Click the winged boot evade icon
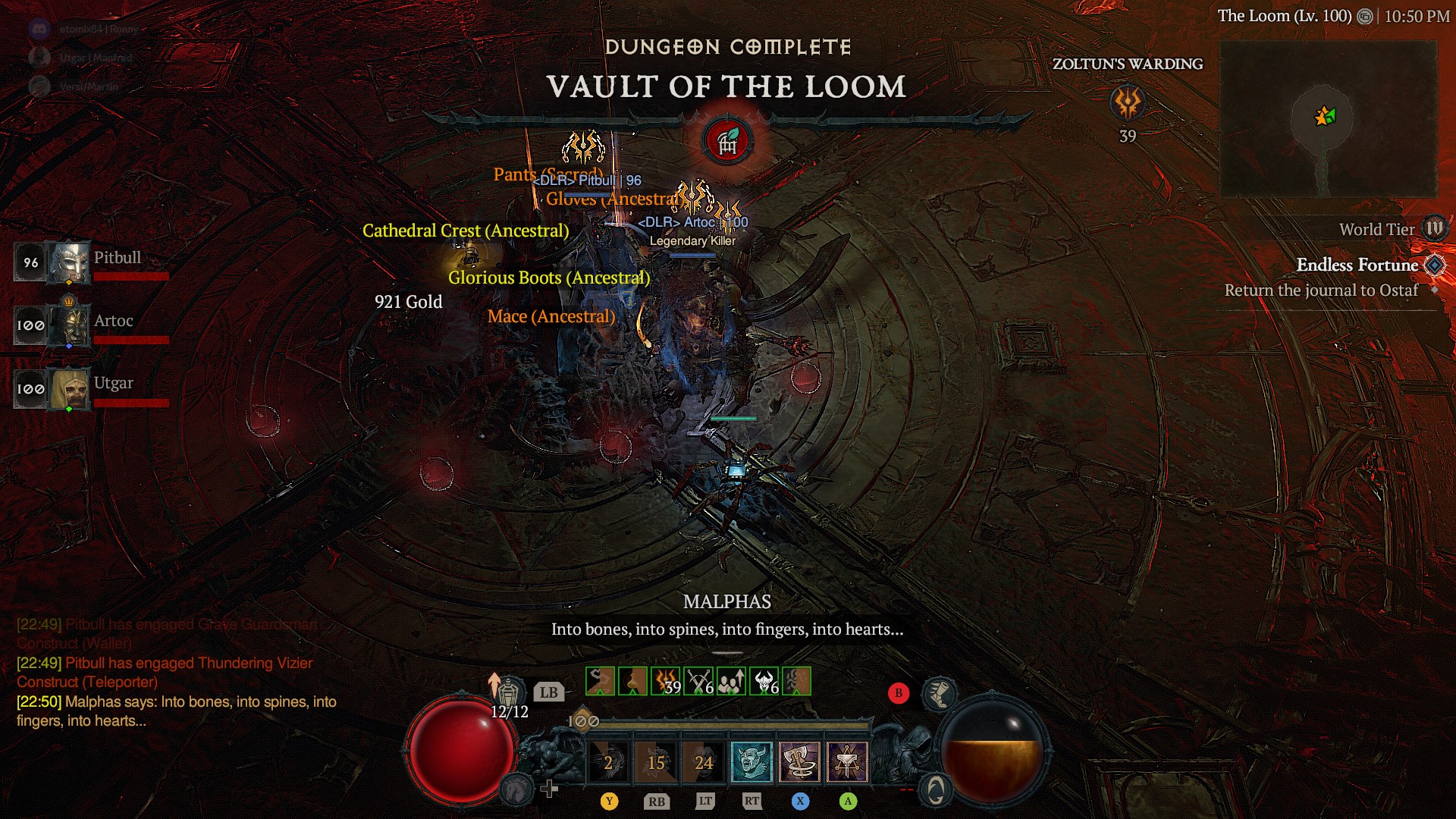1456x819 pixels. [x=939, y=693]
